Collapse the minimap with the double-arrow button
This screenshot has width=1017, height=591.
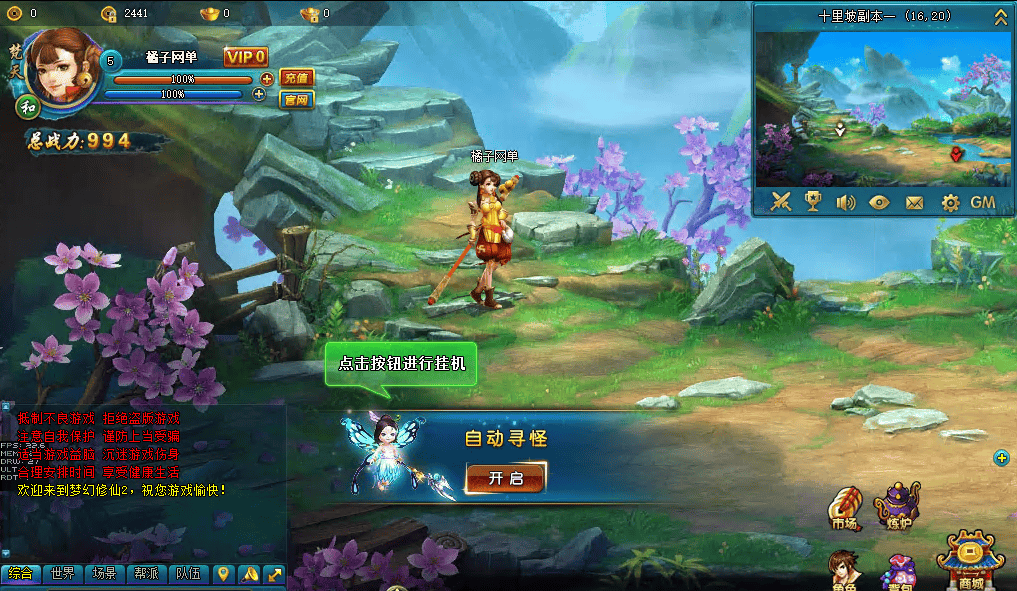[x=1000, y=17]
